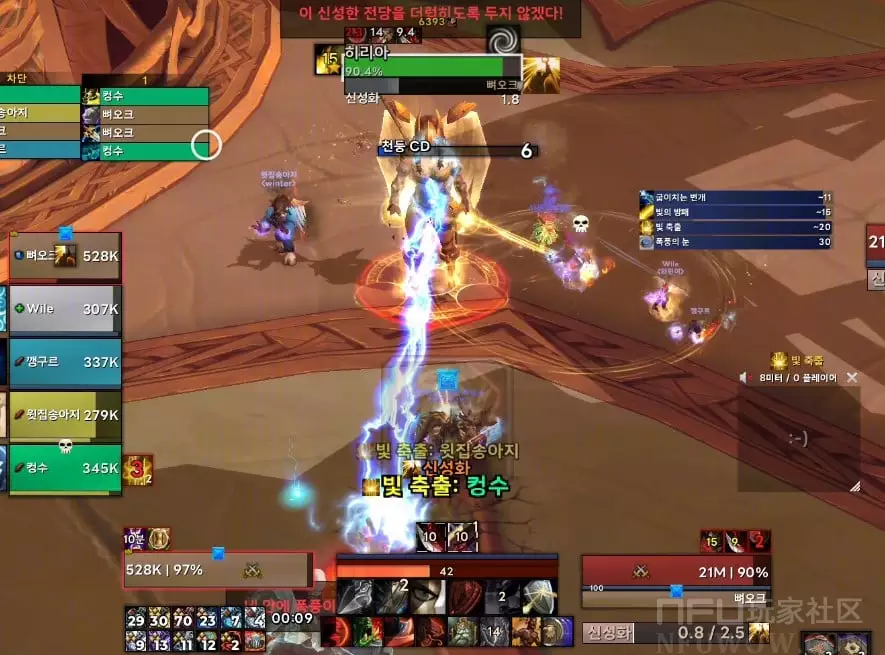Activate the shield ability icon

click(x=540, y=596)
